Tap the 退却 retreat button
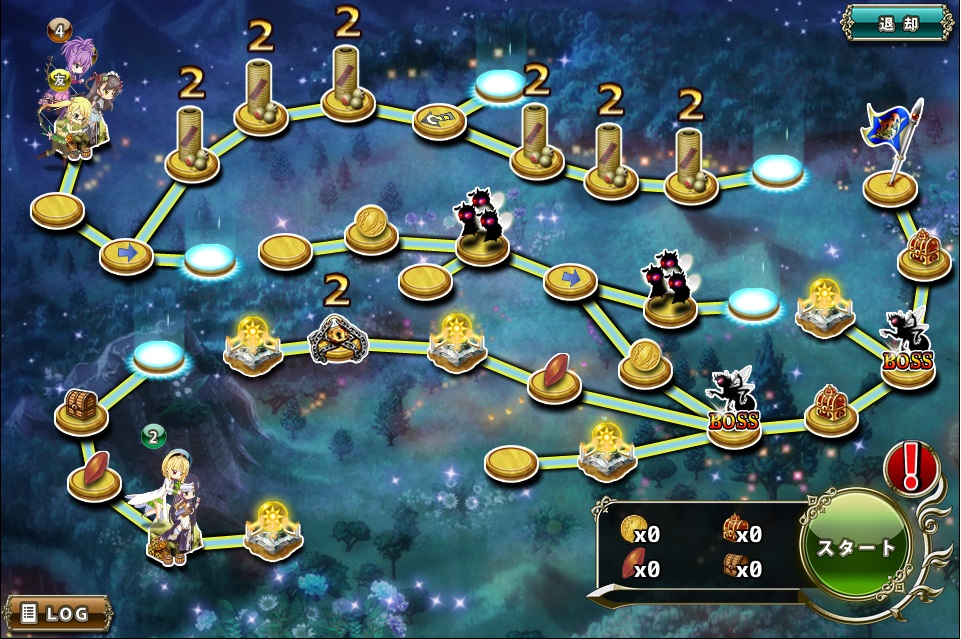The height and width of the screenshot is (639, 961). point(897,22)
